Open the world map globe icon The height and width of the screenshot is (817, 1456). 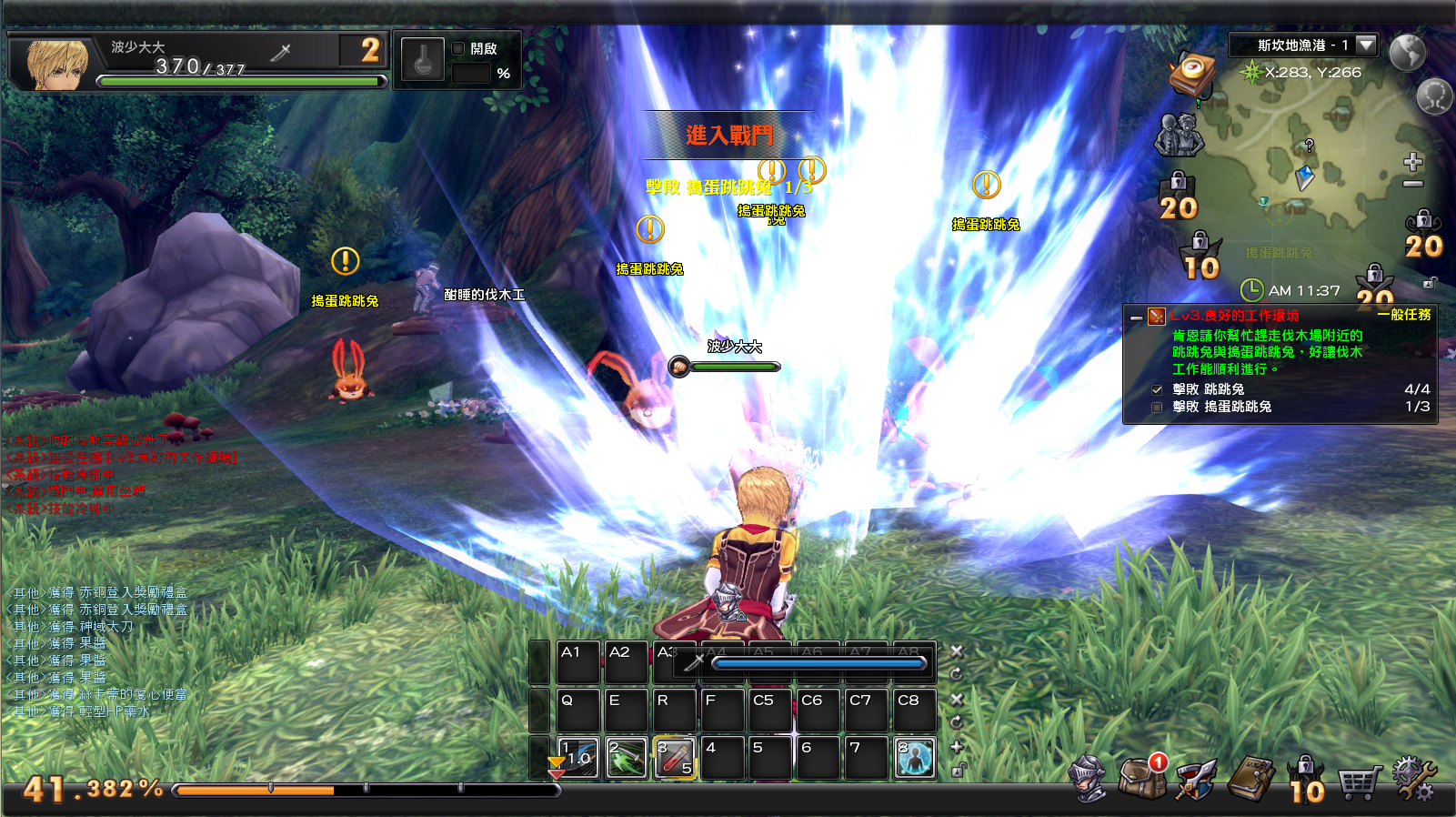(1407, 51)
